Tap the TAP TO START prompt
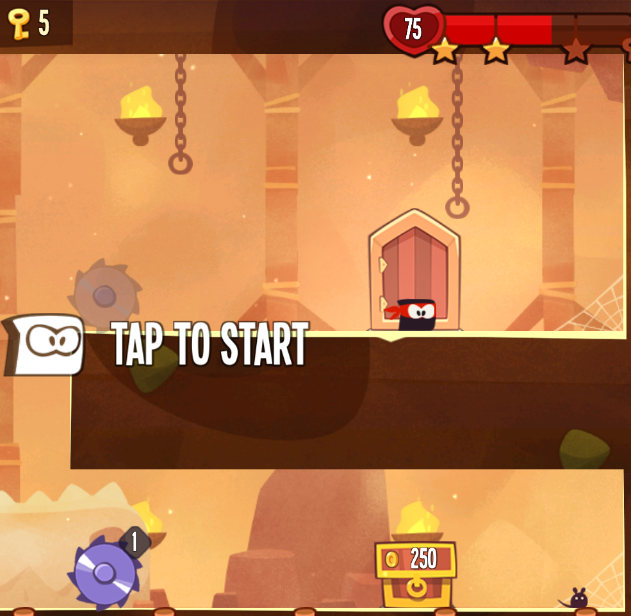The image size is (631, 616). pyautogui.click(x=208, y=346)
